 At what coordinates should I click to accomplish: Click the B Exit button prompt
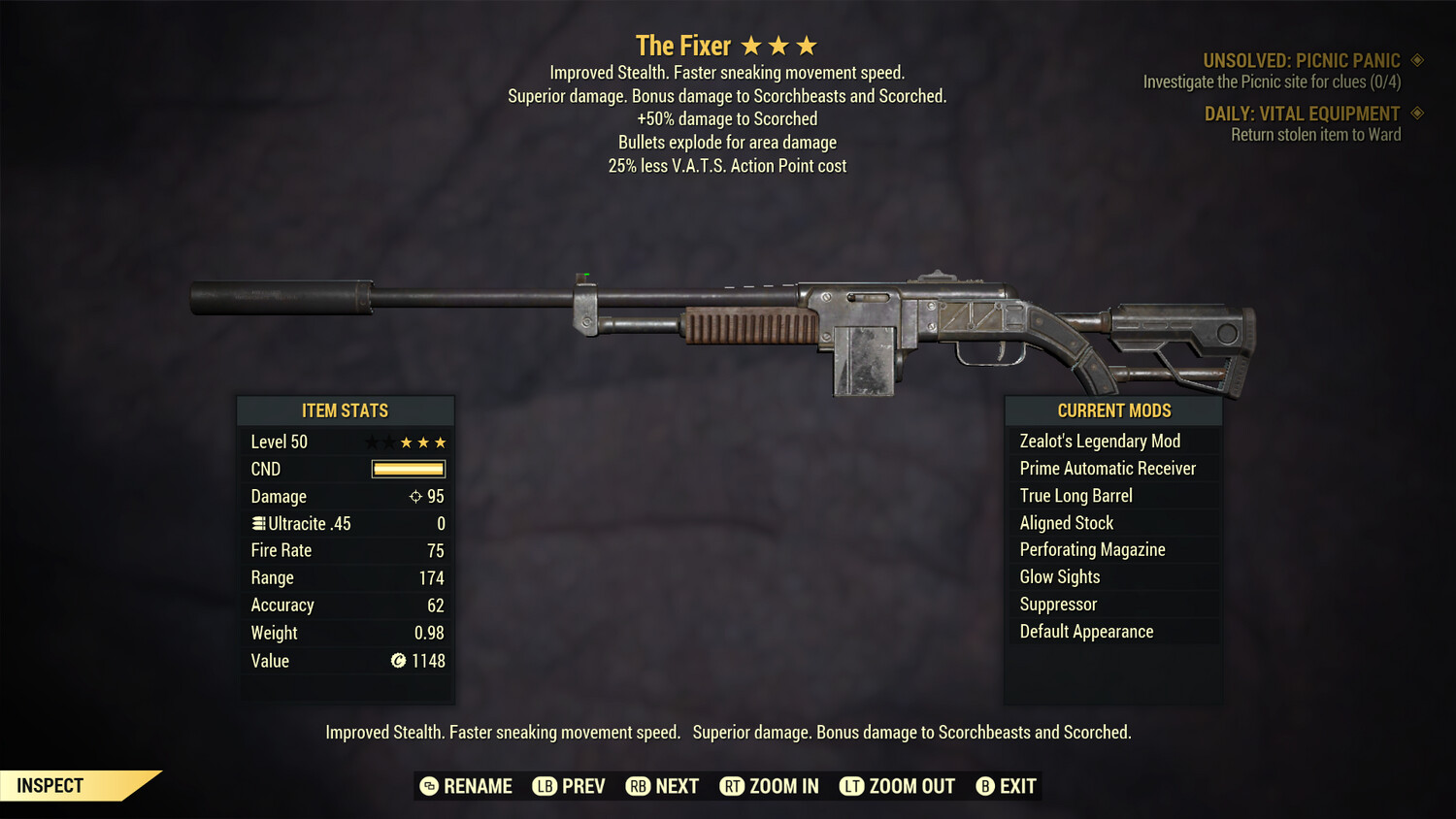coord(1007,786)
